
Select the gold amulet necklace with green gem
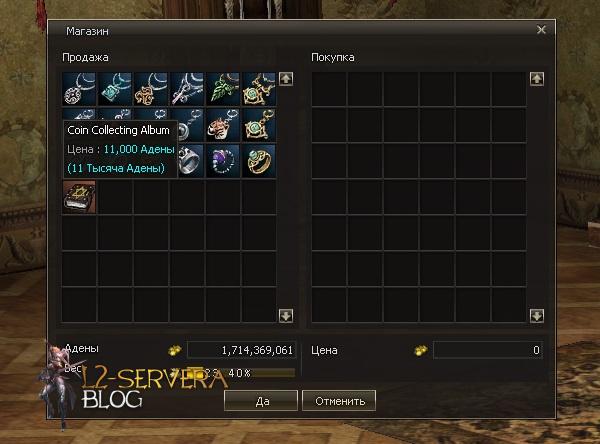pos(259,89)
